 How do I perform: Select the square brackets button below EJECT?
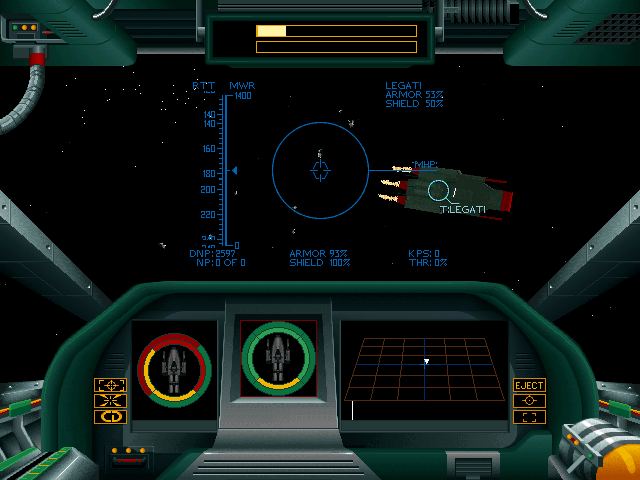click(x=529, y=417)
